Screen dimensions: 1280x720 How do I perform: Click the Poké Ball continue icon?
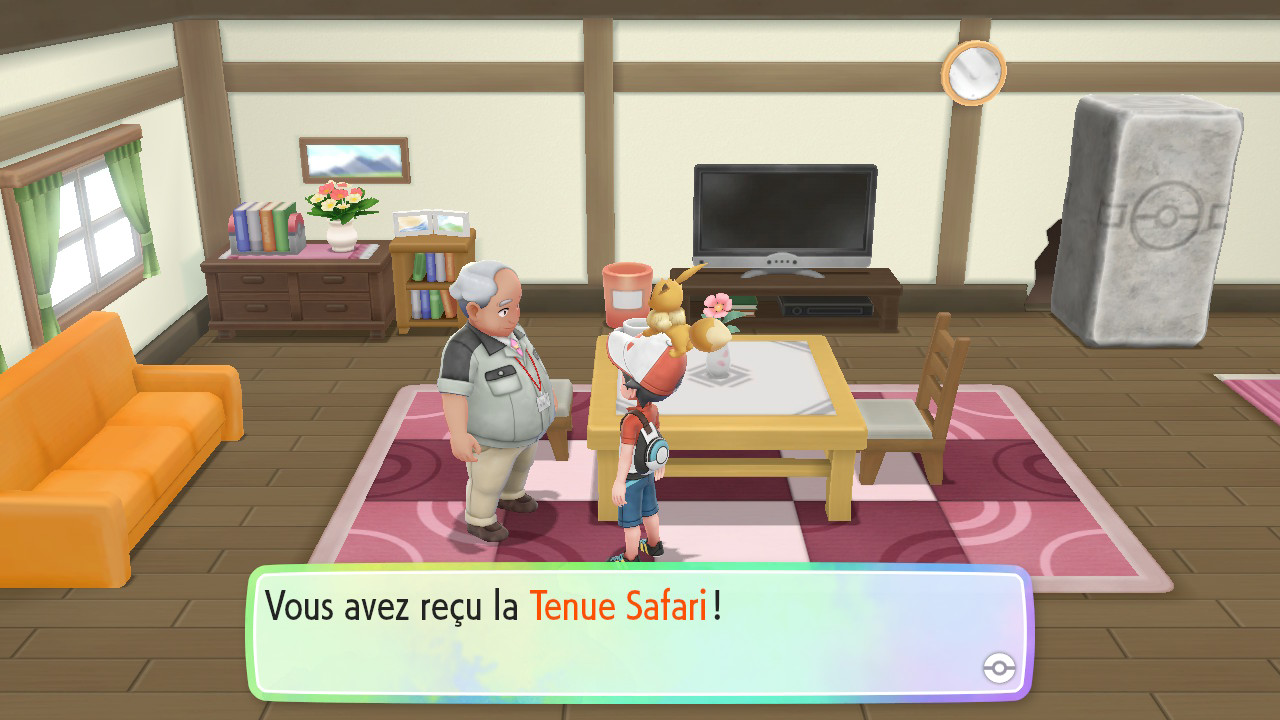click(999, 668)
